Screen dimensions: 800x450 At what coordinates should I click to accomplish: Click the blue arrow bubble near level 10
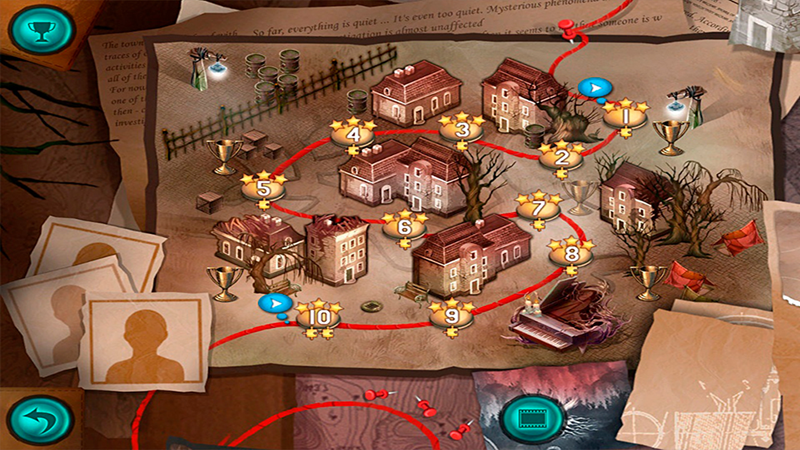pyautogui.click(x=272, y=303)
